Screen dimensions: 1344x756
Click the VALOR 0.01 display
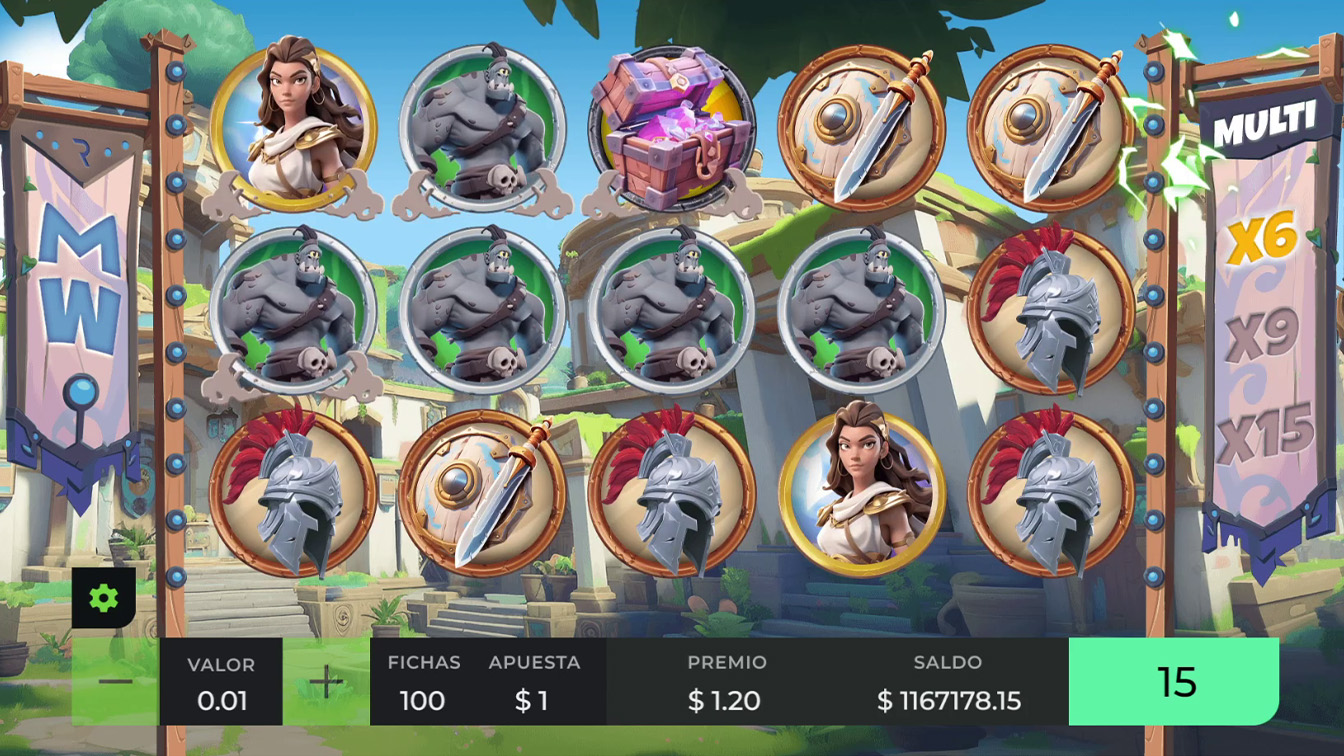(x=222, y=682)
